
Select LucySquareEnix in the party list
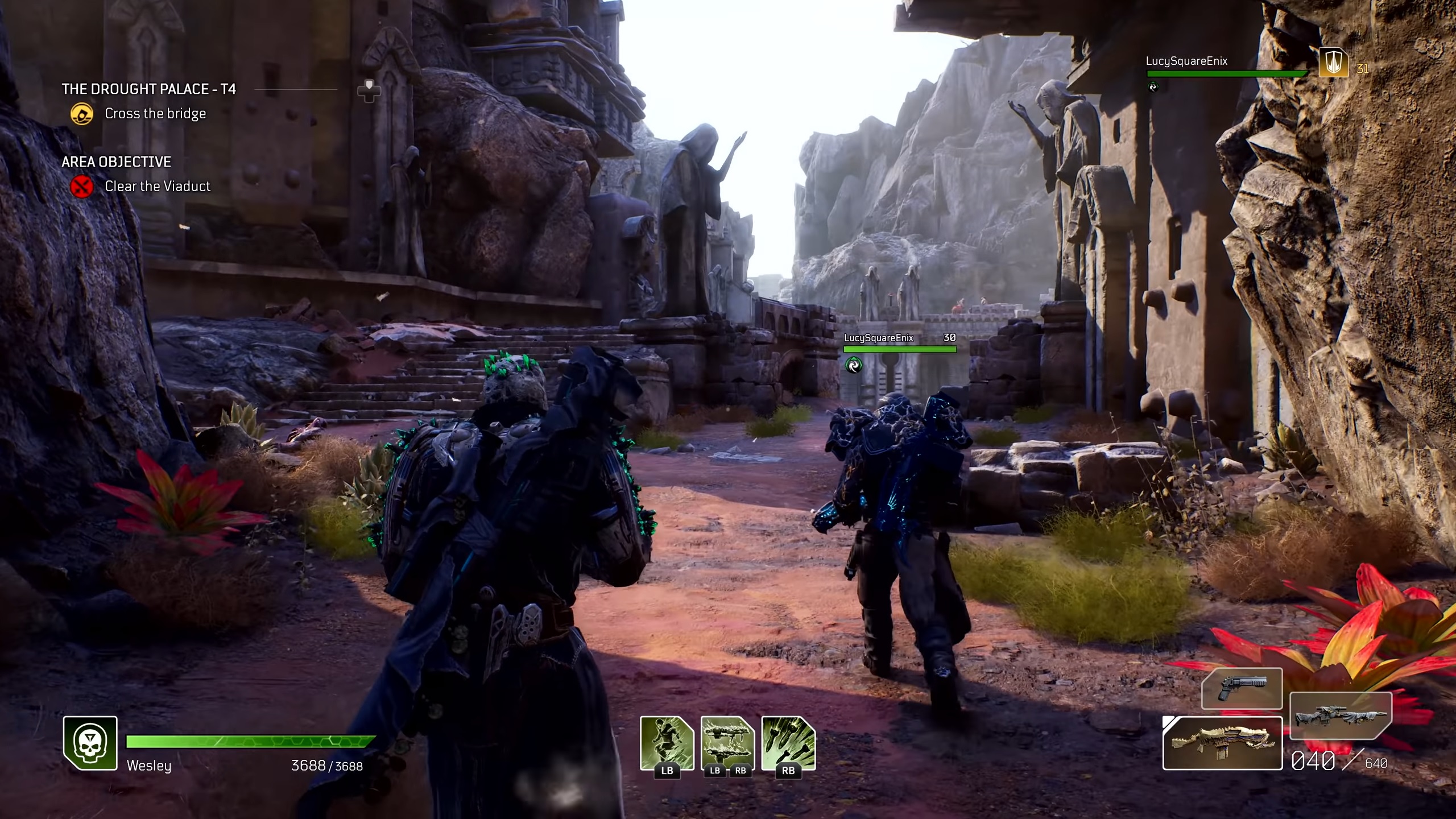click(x=1186, y=61)
